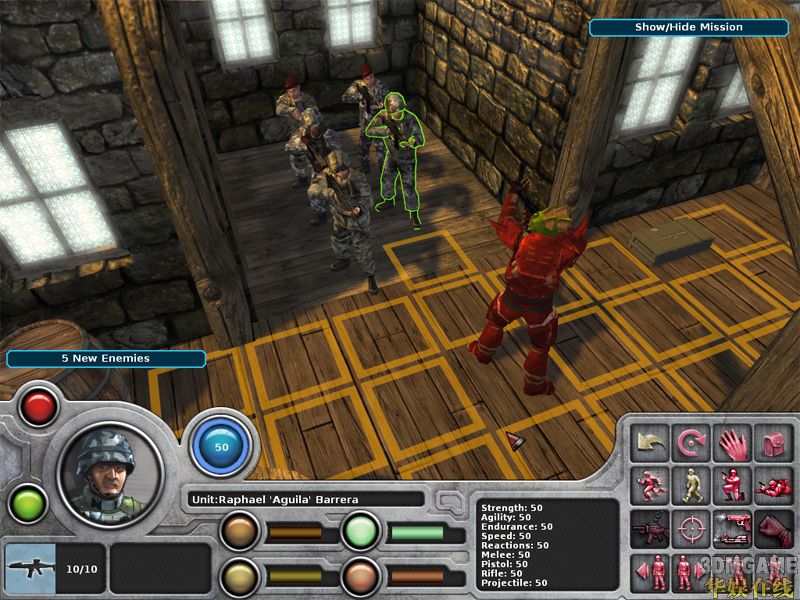Select the fist melee attack
Image resolution: width=800 pixels, height=600 pixels.
point(772,528)
